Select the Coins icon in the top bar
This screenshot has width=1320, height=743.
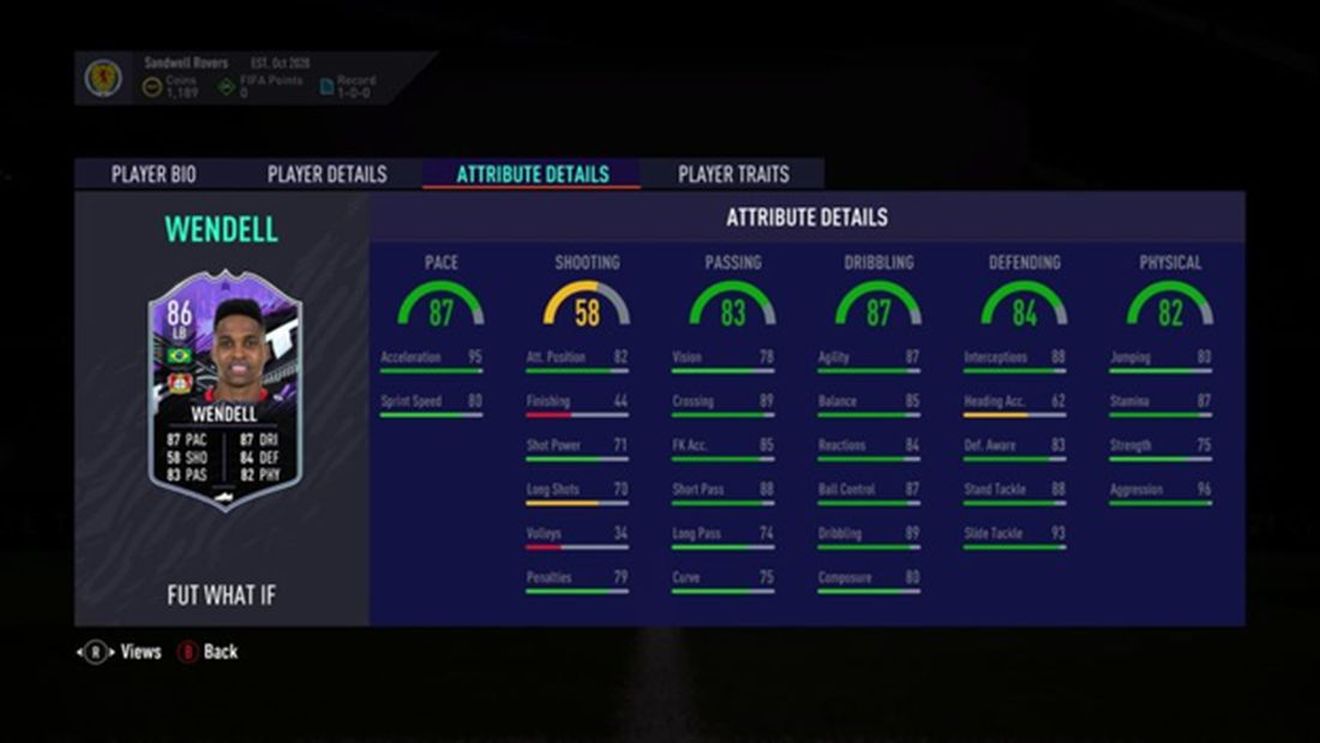(x=150, y=83)
